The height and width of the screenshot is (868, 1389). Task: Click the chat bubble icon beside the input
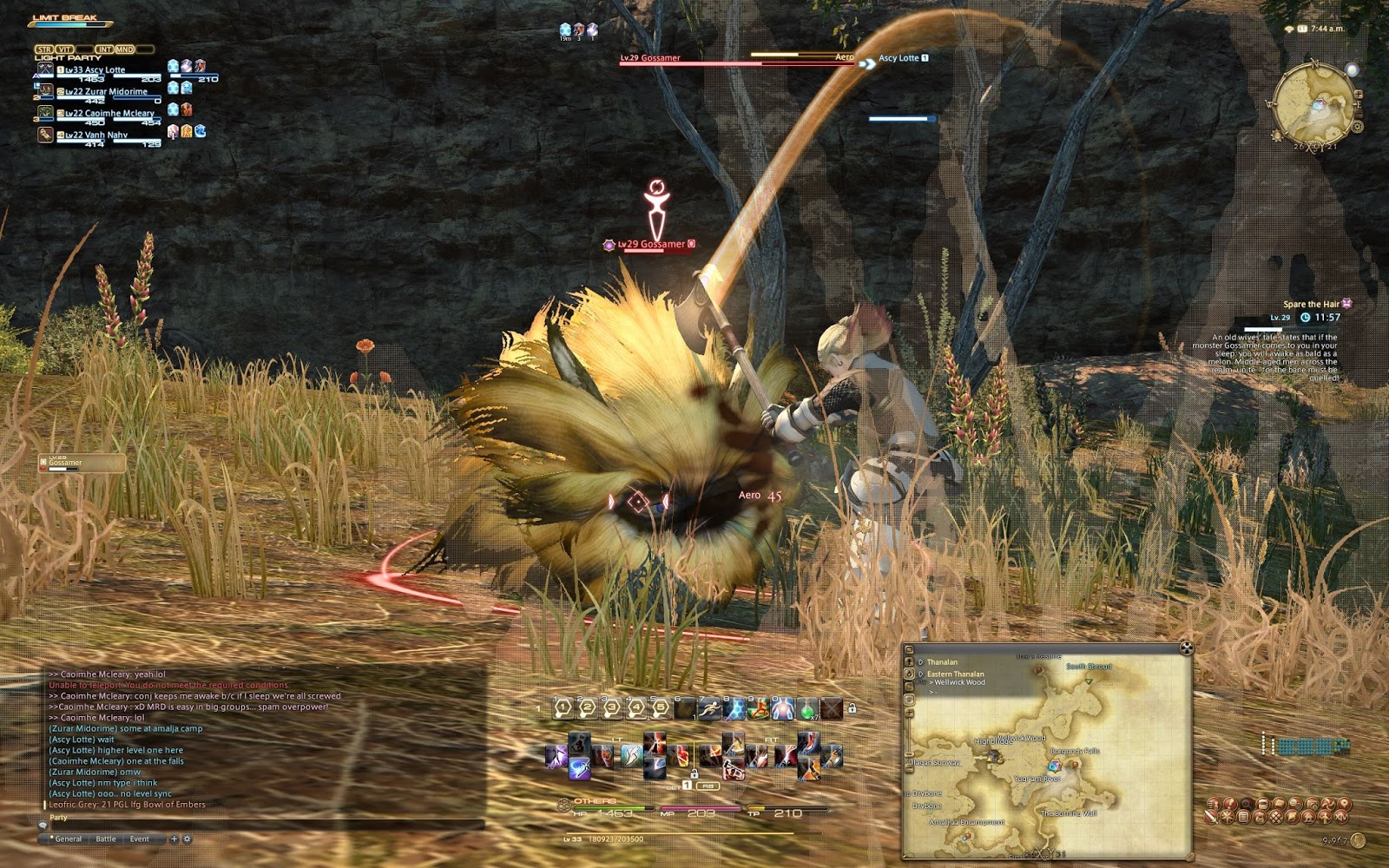(43, 825)
